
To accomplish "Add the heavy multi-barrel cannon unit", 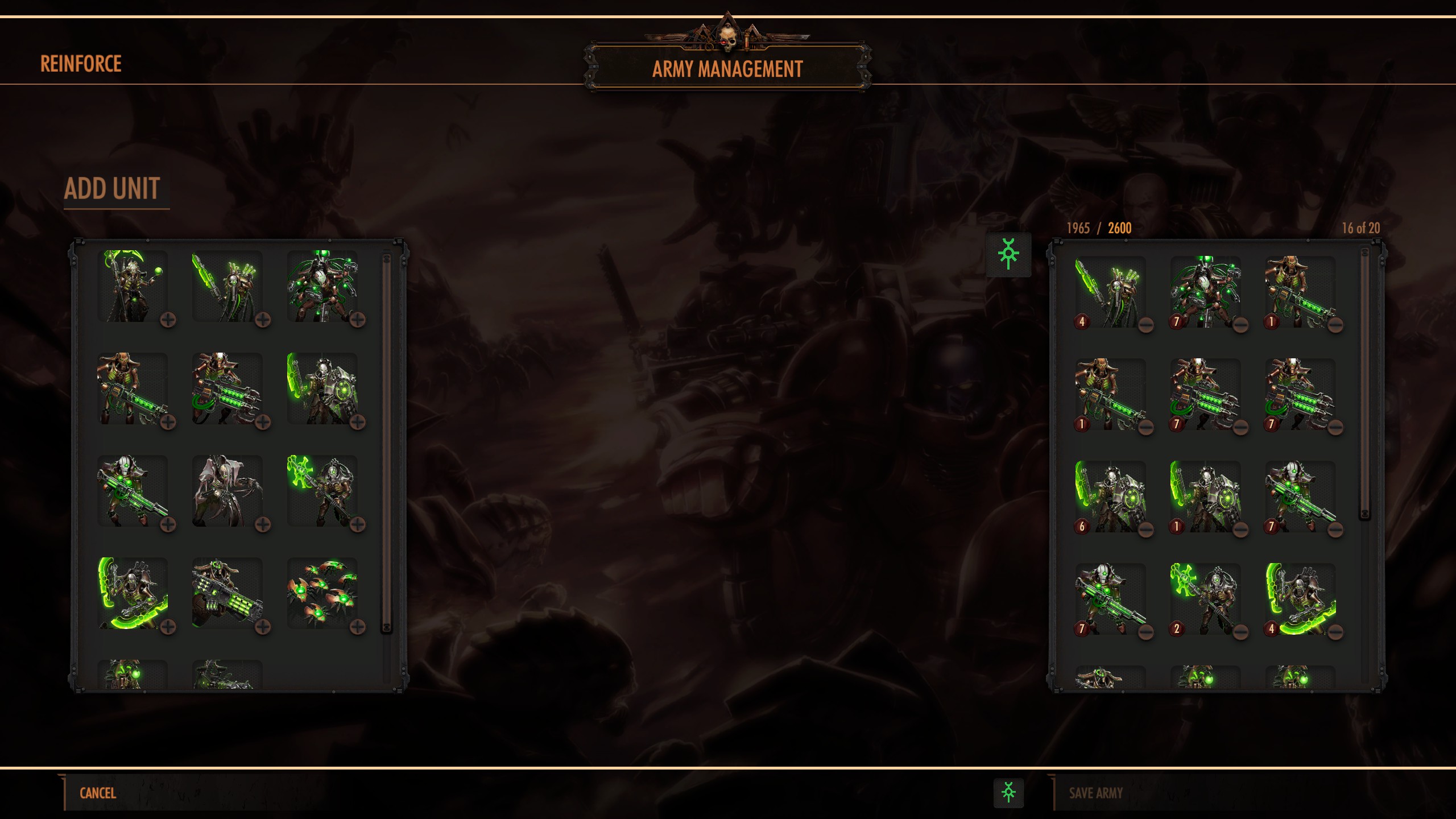I will [262, 627].
